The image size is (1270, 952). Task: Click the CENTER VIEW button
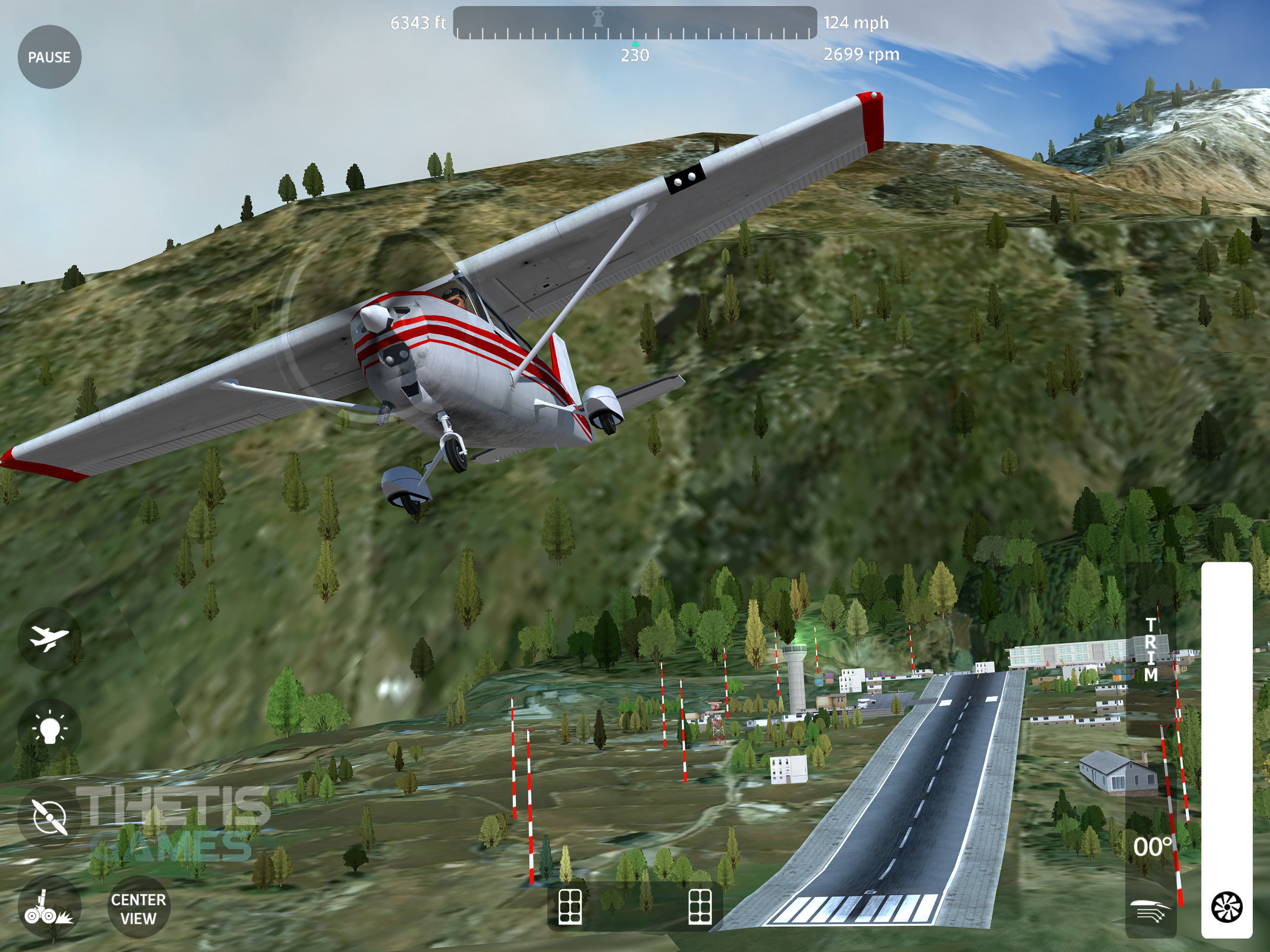(x=138, y=909)
